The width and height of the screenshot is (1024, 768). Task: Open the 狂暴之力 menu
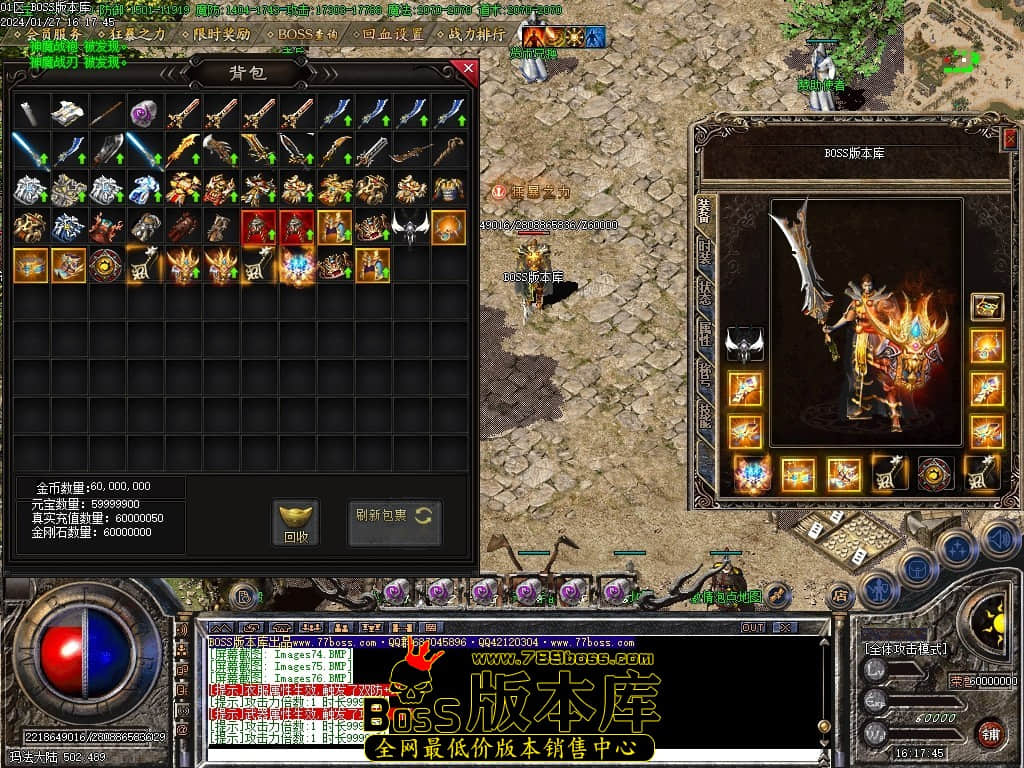click(x=137, y=34)
